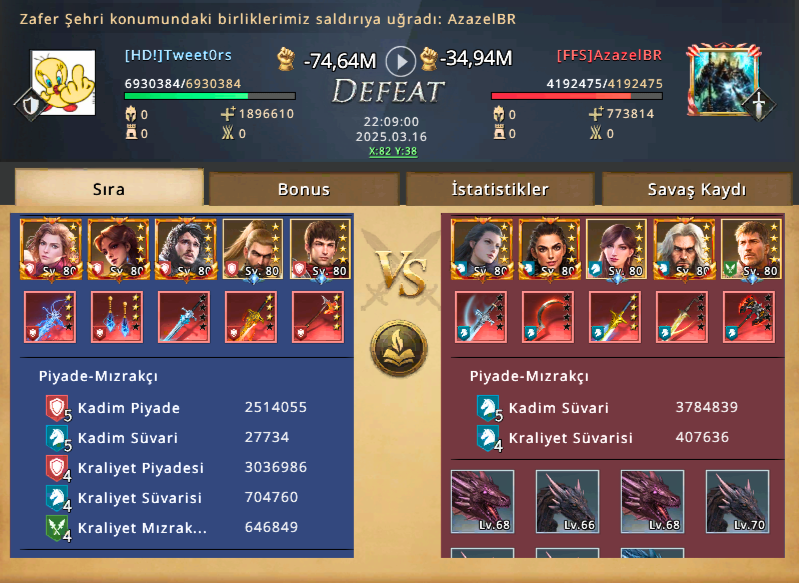Inspect the enemy sickle weapon slot
This screenshot has width=799, height=583.
click(548, 316)
